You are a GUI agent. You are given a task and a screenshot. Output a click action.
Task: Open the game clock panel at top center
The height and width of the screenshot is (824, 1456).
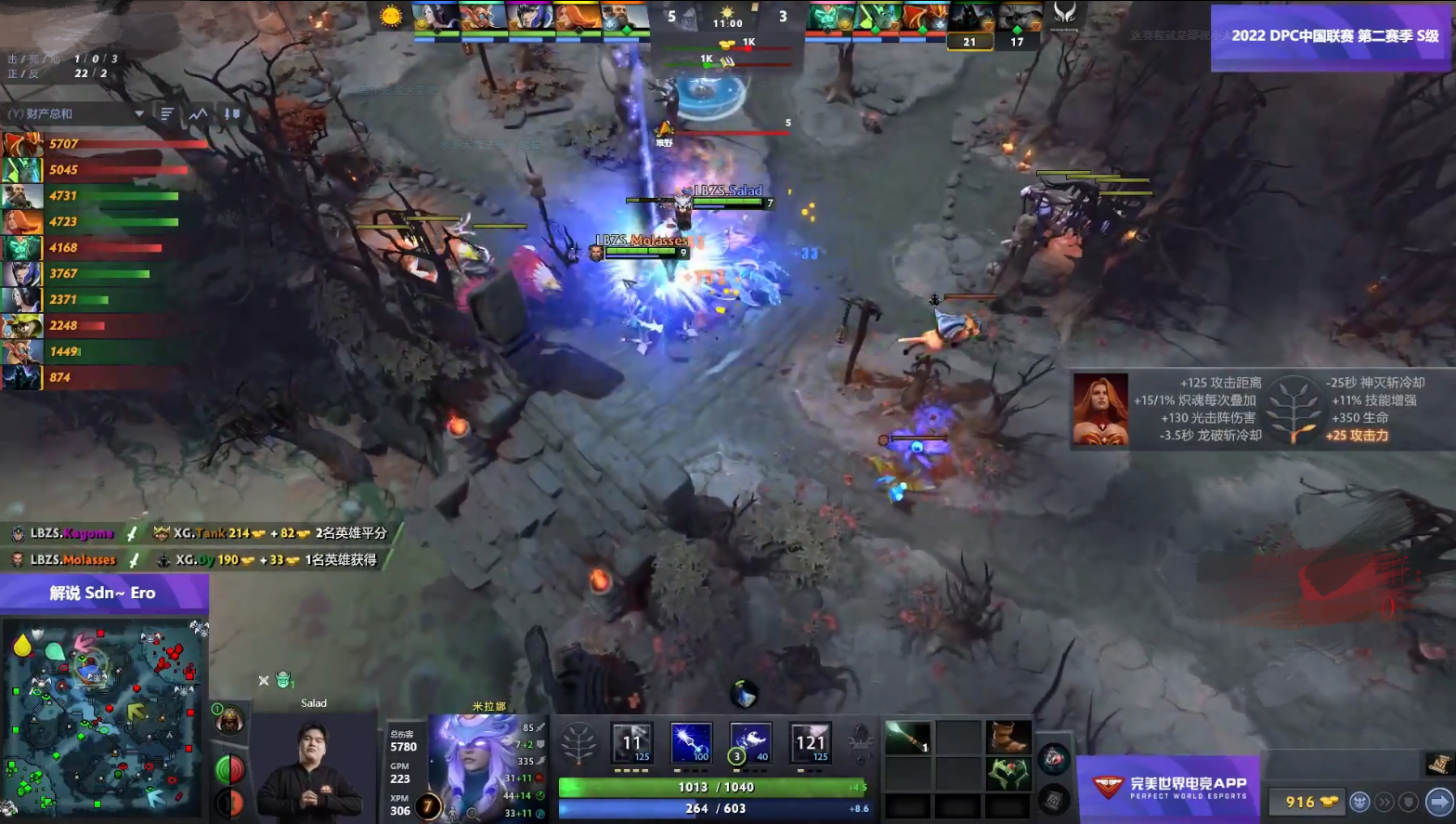pyautogui.click(x=727, y=22)
